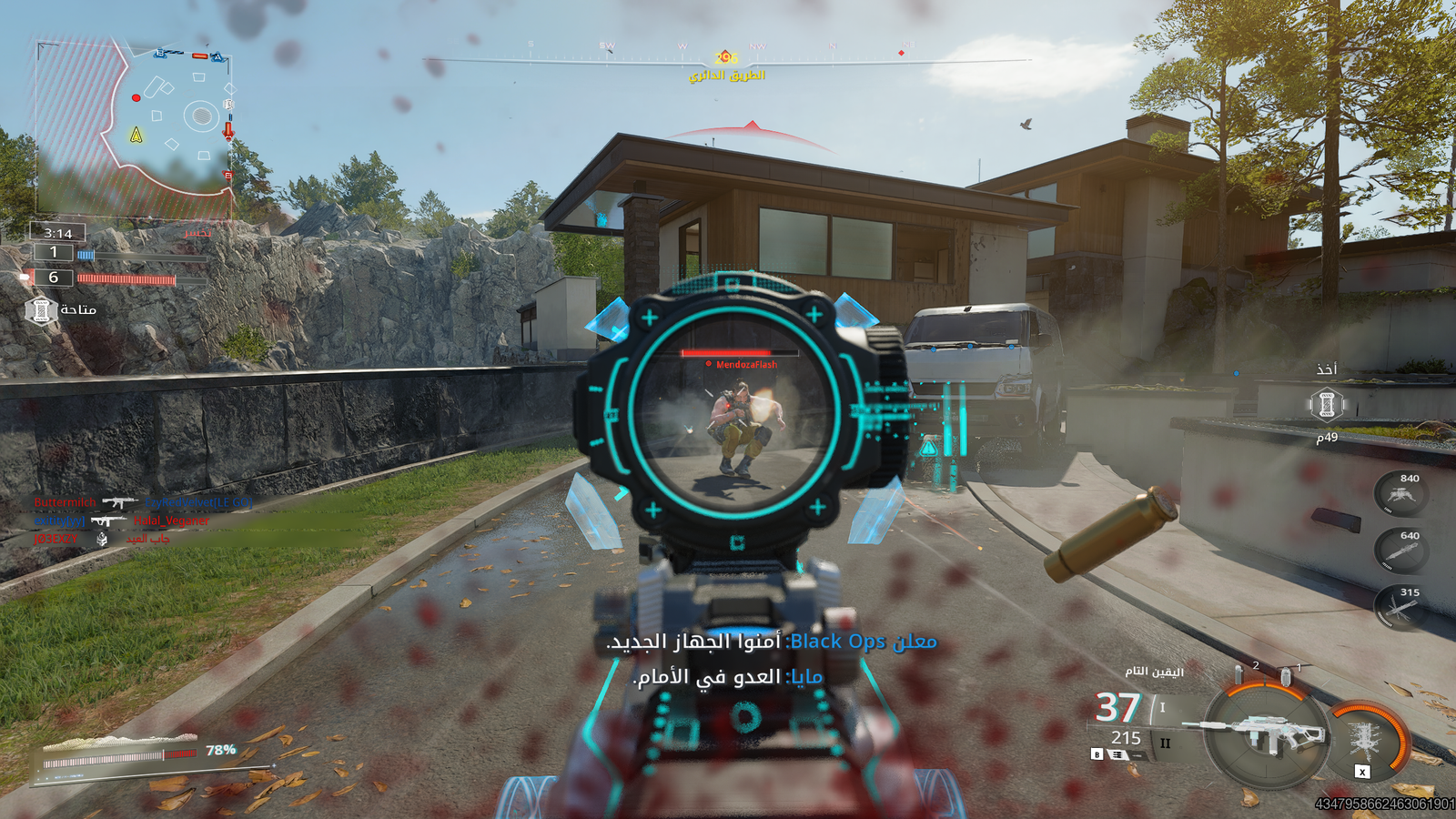Select the tactical equipment icon with count 2
This screenshot has height=819, width=1456.
1239,675
